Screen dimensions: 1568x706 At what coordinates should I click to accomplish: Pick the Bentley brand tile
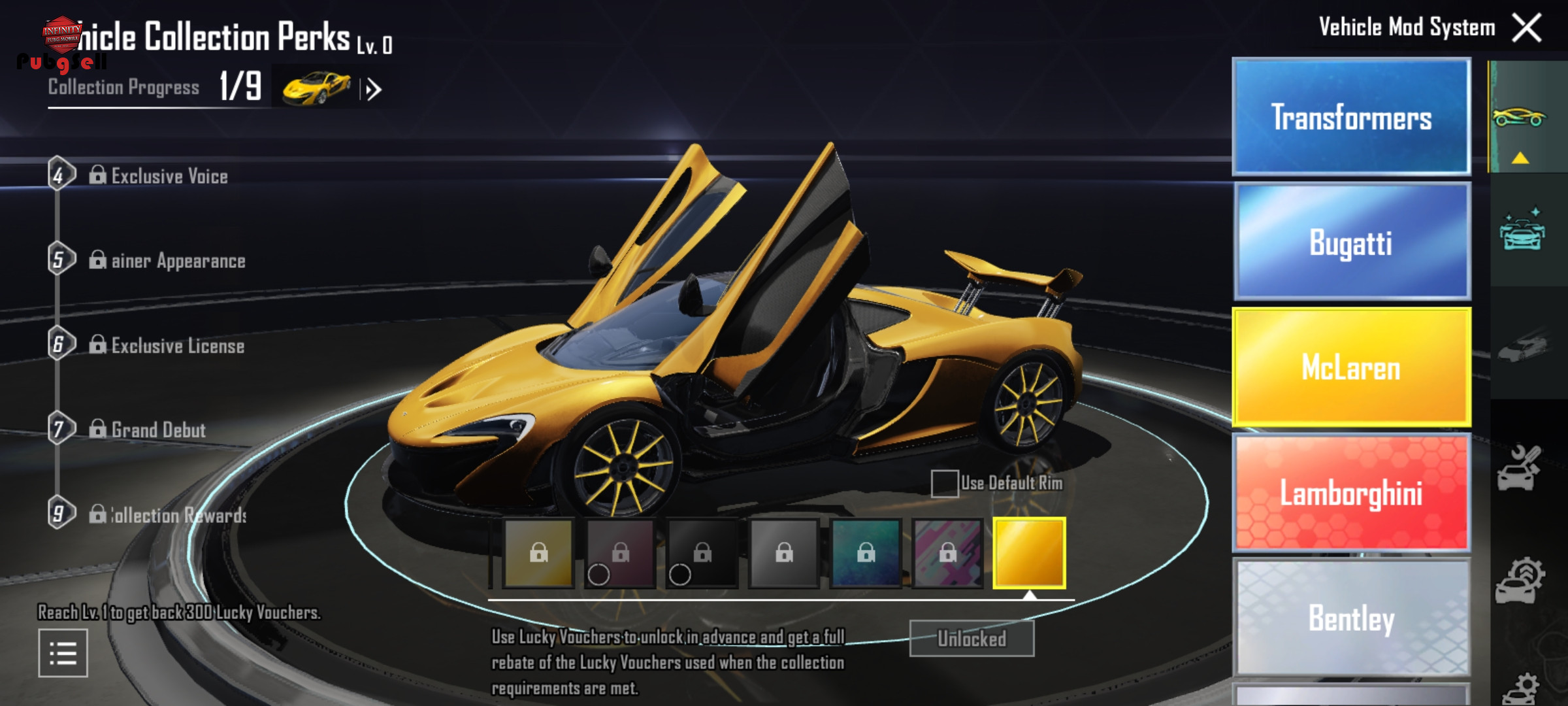pos(1351,617)
